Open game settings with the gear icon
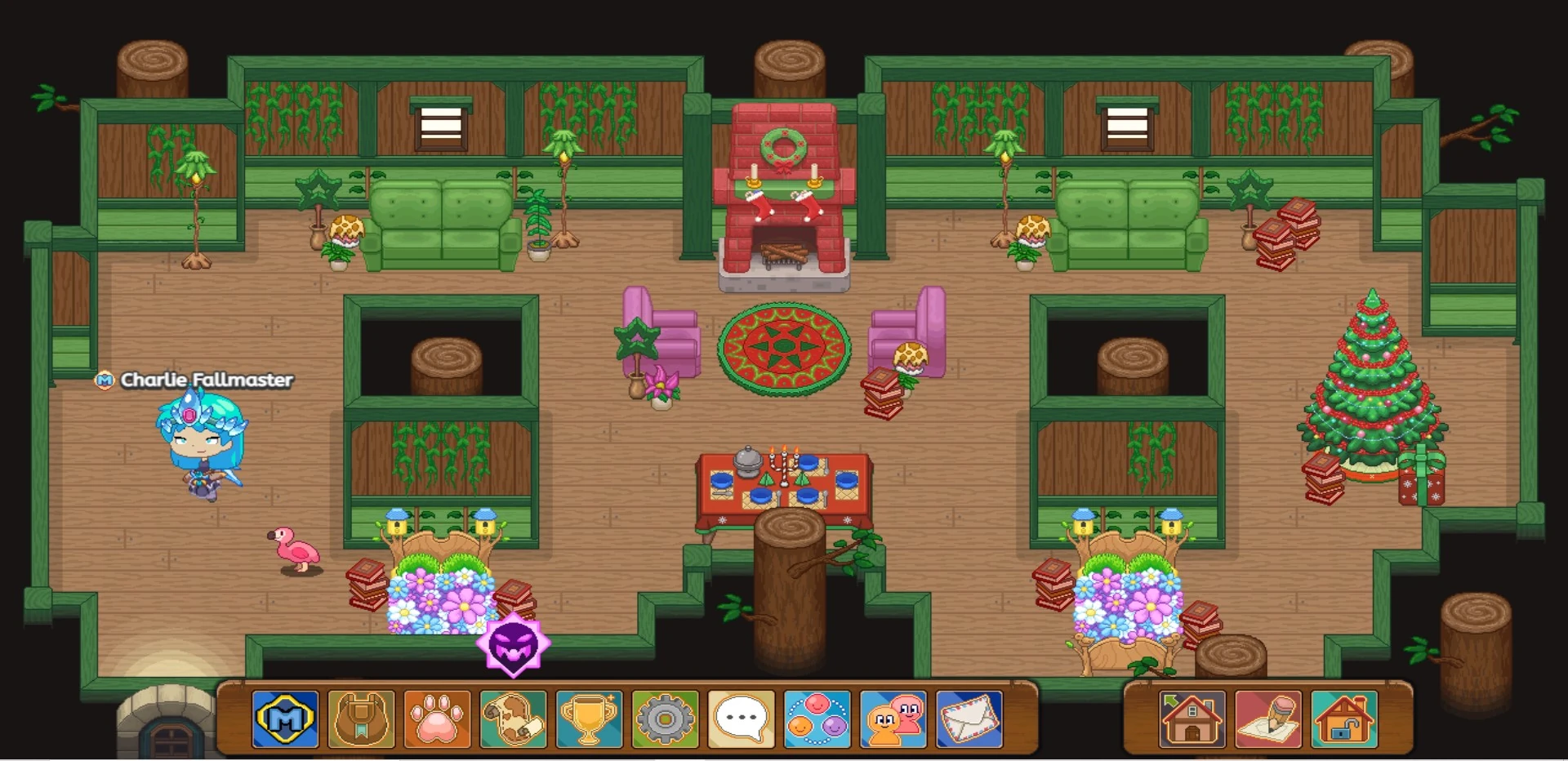This screenshot has width=1568, height=761. (666, 720)
